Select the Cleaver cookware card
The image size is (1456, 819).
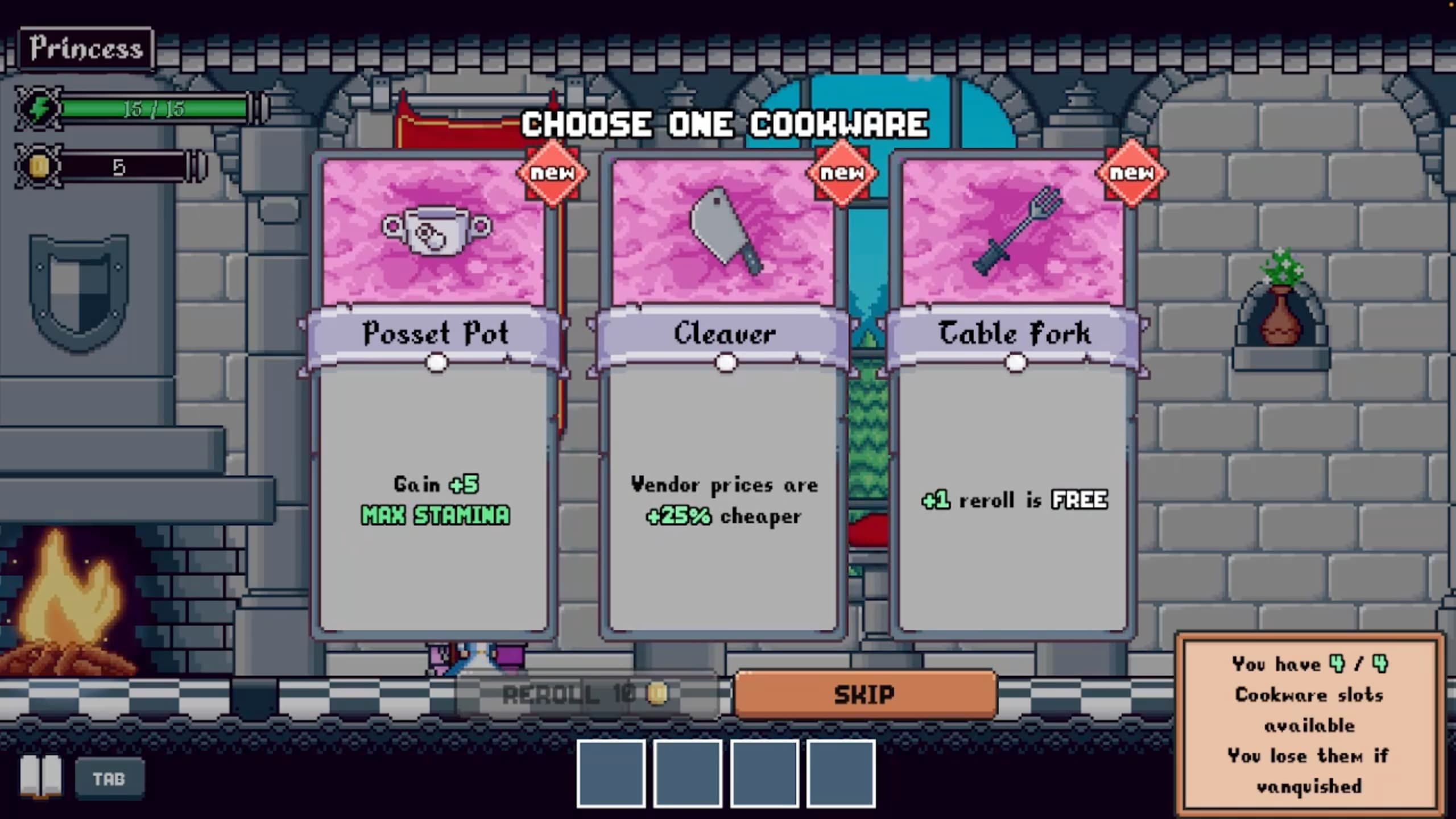723,398
